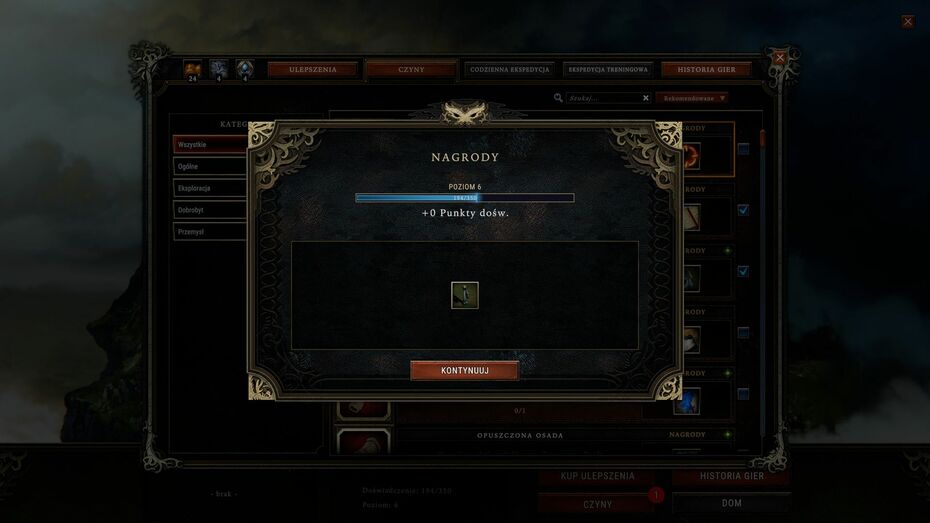Open the Rekomendowane sort dropdown
The image size is (930, 523).
pos(694,98)
